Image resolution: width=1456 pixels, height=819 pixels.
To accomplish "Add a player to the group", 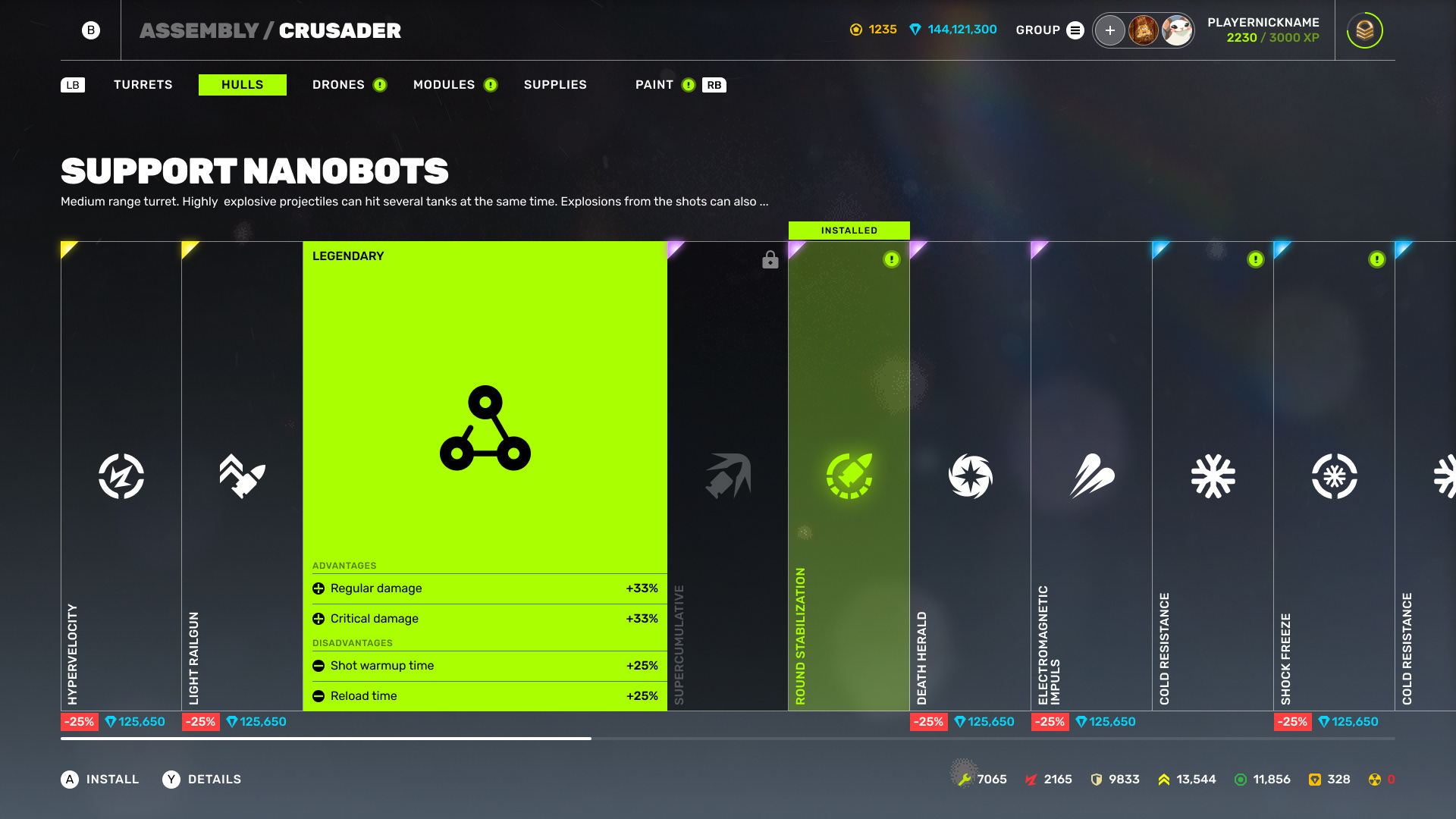I will point(1109,30).
